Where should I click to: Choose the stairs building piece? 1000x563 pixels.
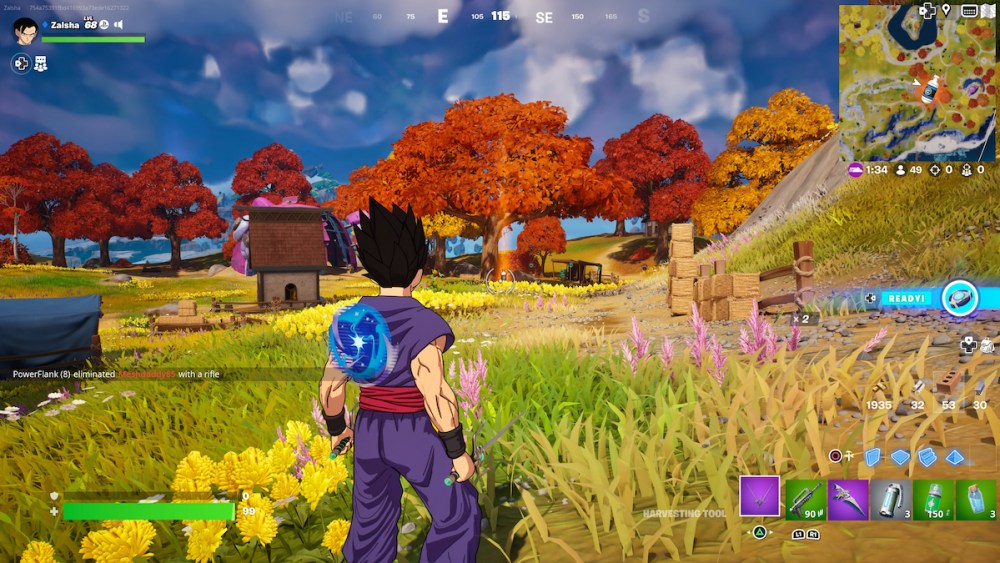[x=927, y=457]
